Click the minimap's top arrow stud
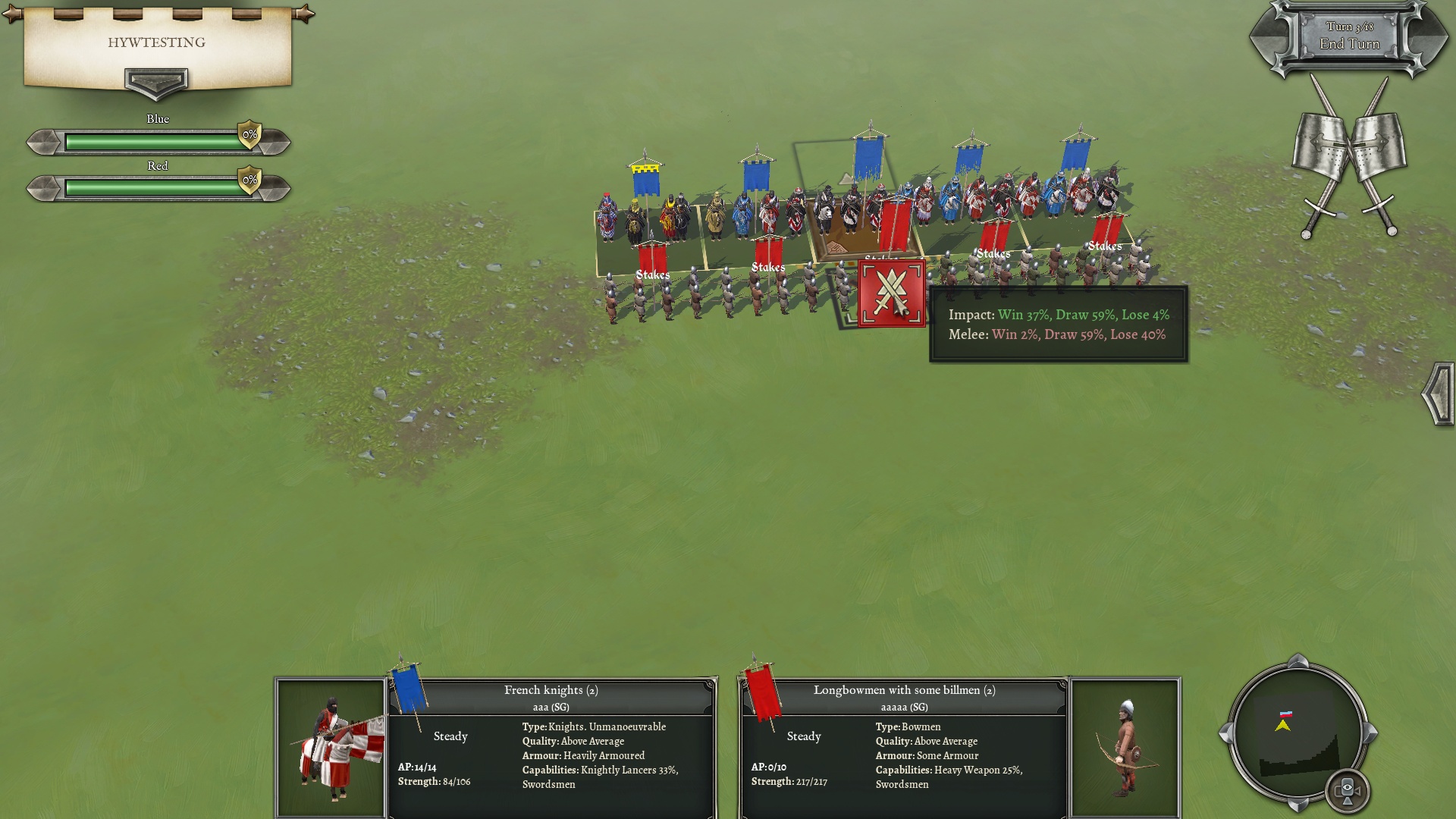Viewport: 1456px width, 819px height. [1298, 661]
